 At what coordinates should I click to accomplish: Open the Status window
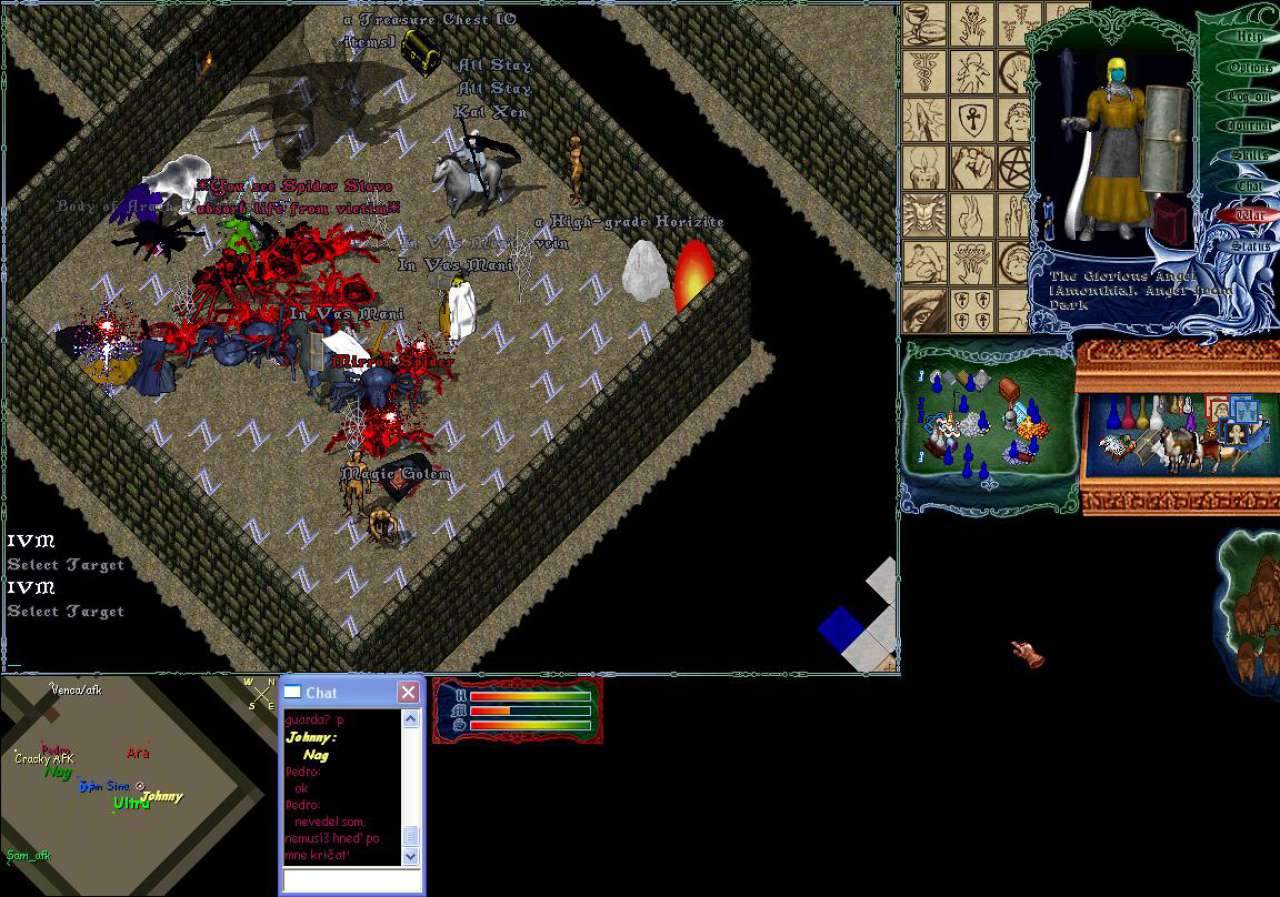pos(1250,245)
